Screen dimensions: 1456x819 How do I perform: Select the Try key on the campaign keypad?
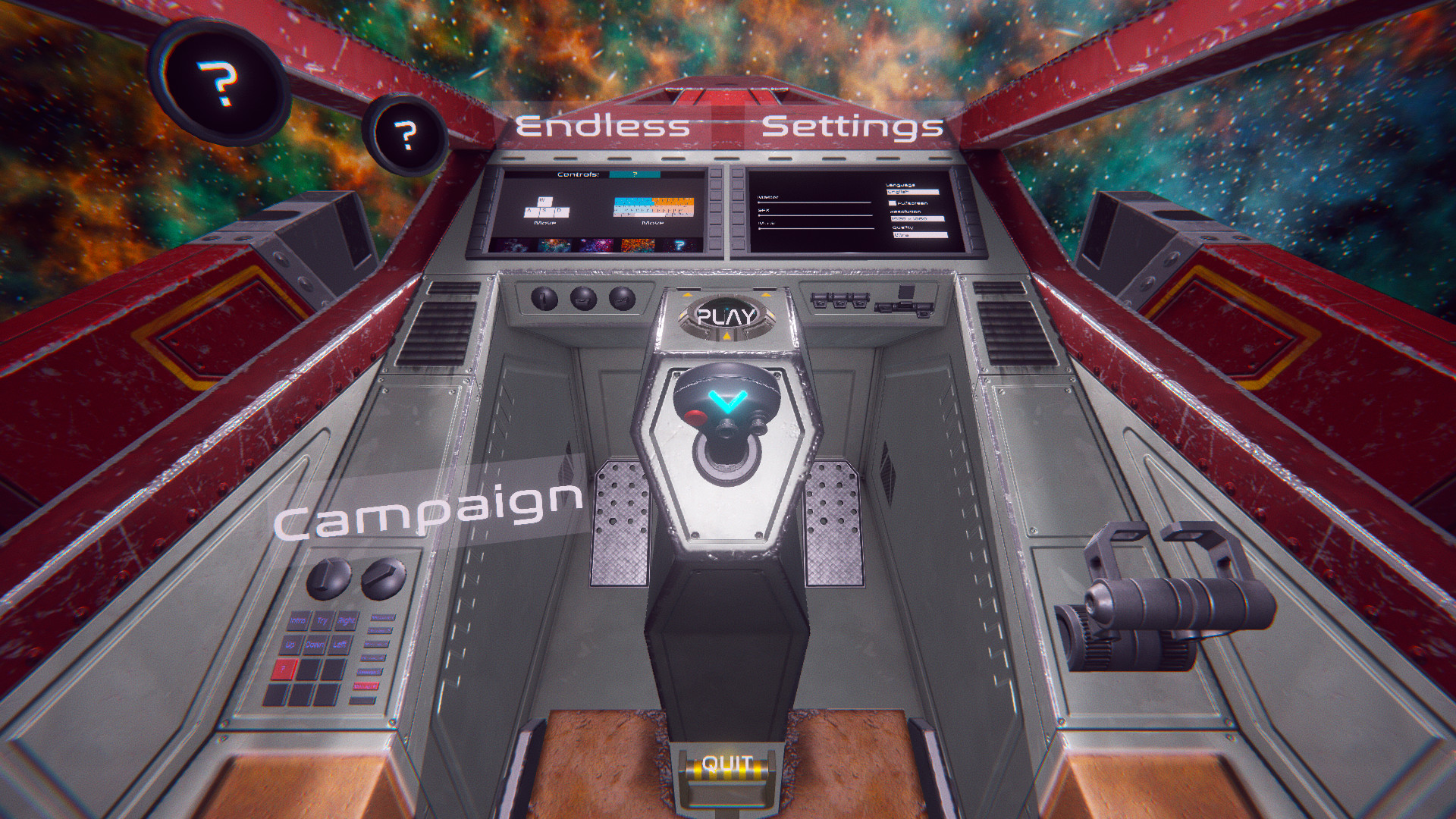tap(322, 620)
